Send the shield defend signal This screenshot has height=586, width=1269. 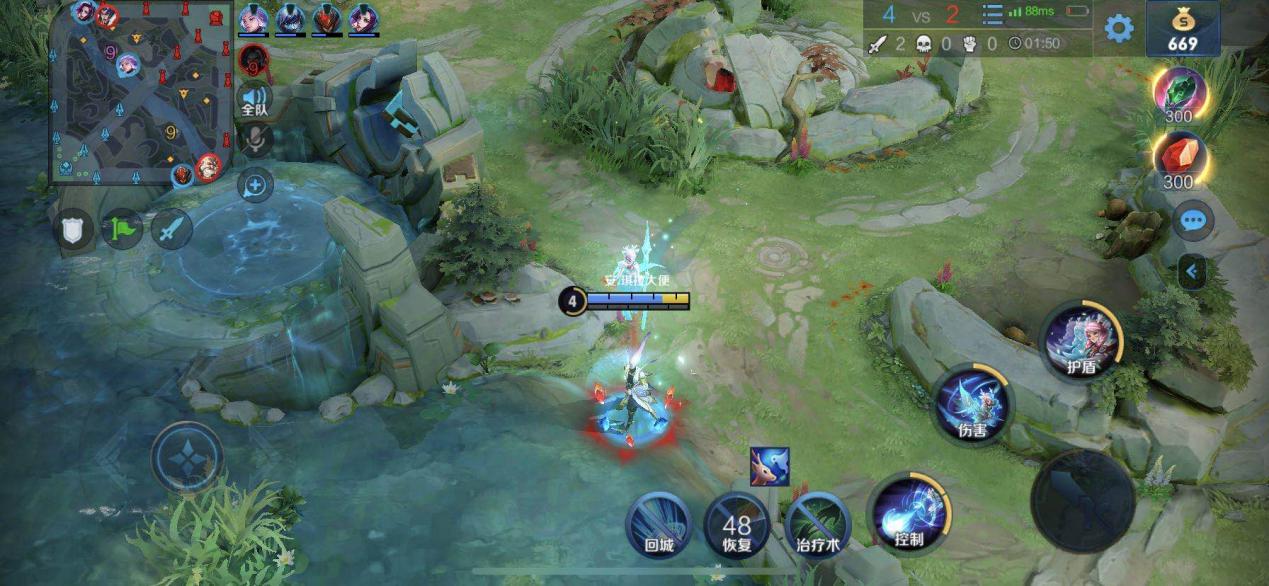[x=73, y=229]
